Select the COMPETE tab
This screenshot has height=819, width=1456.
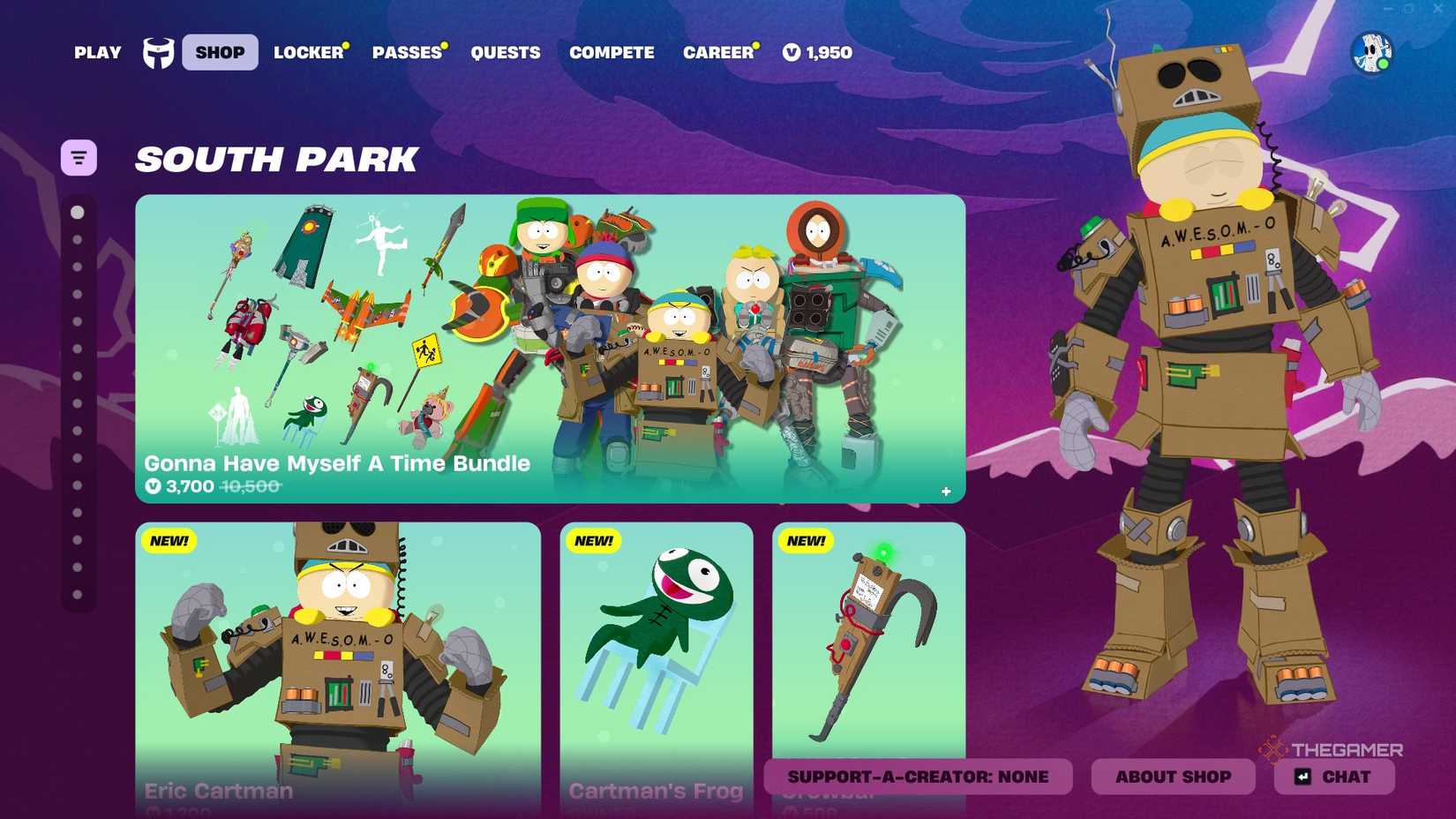coord(612,52)
